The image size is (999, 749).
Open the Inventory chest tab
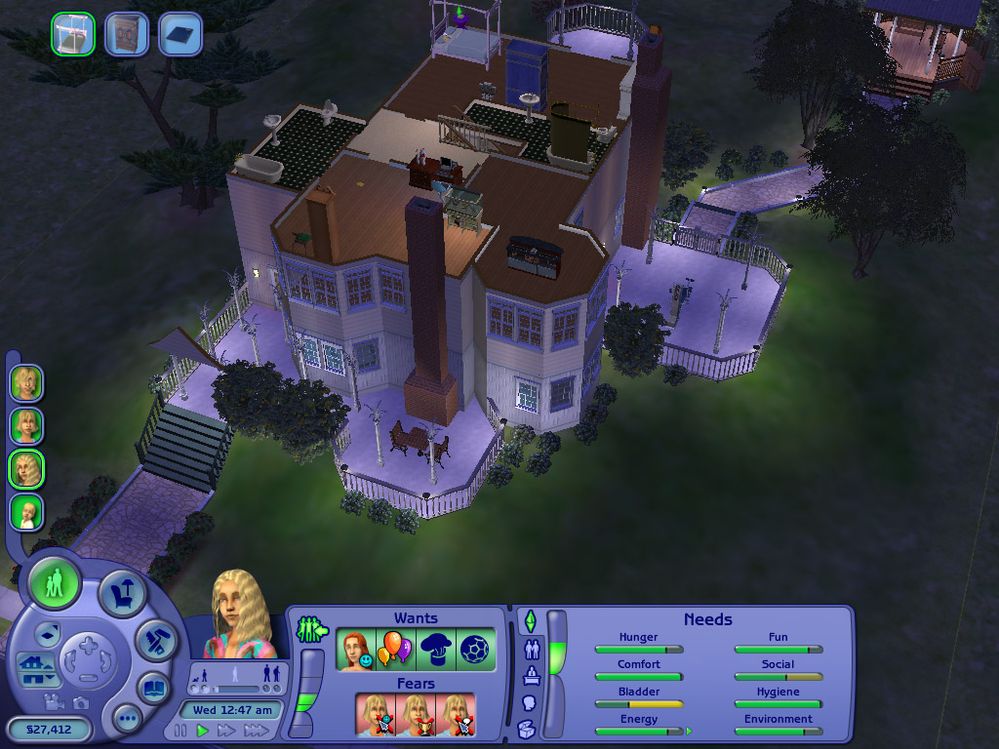[x=530, y=729]
